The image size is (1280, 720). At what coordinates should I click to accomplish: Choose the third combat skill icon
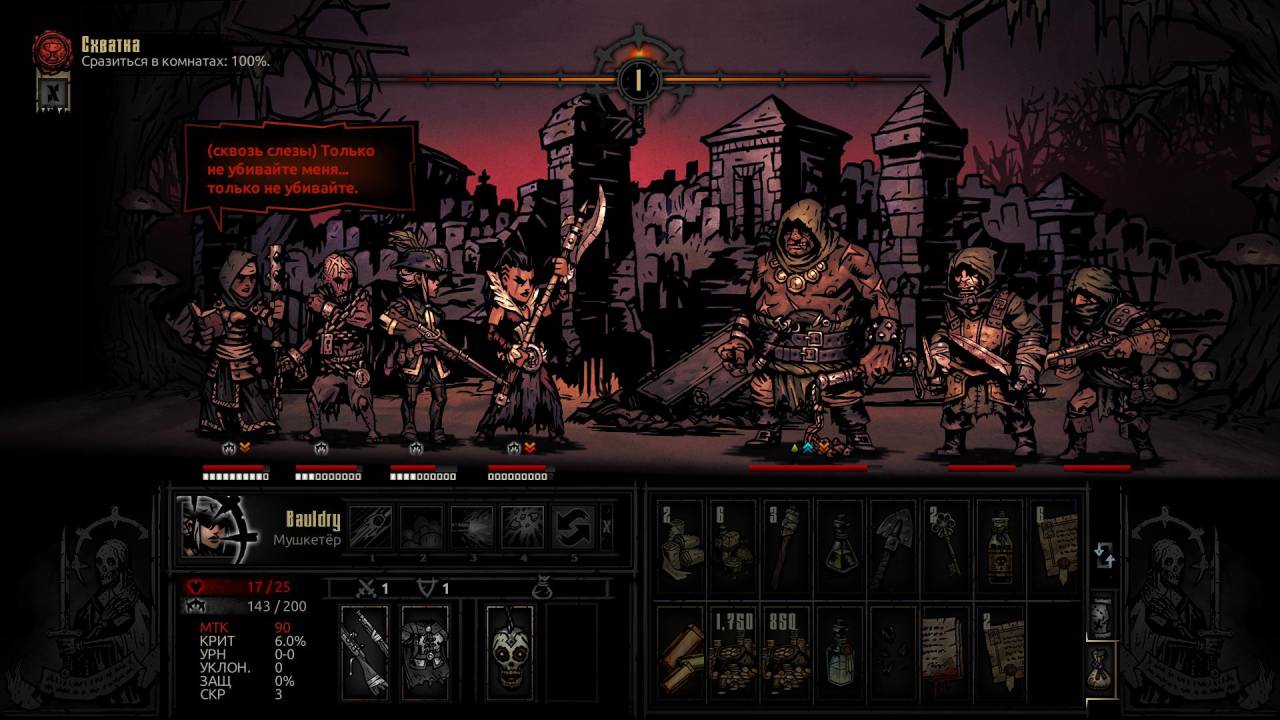(x=472, y=526)
